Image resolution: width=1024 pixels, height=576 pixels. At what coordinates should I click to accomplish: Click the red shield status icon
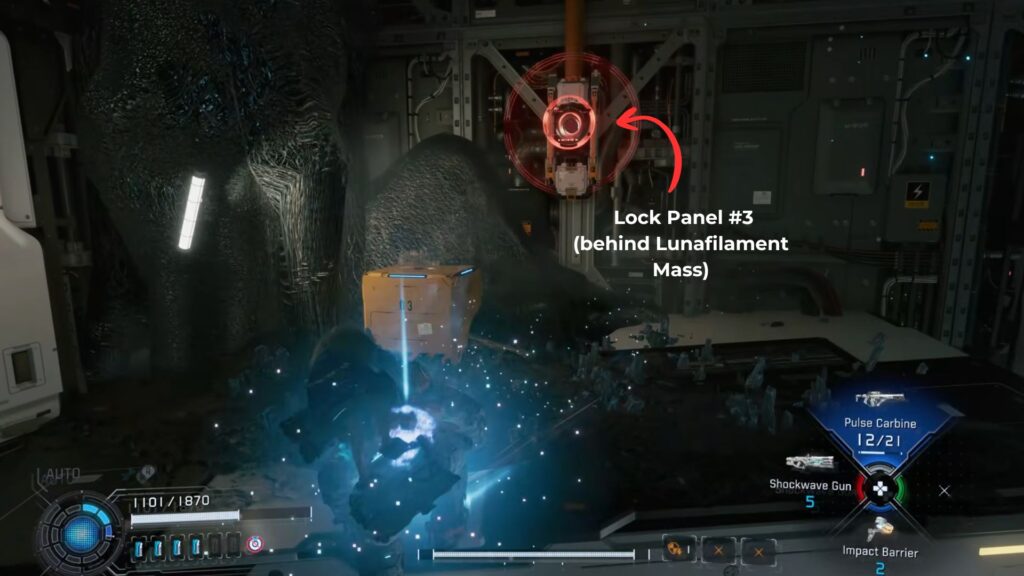255,544
